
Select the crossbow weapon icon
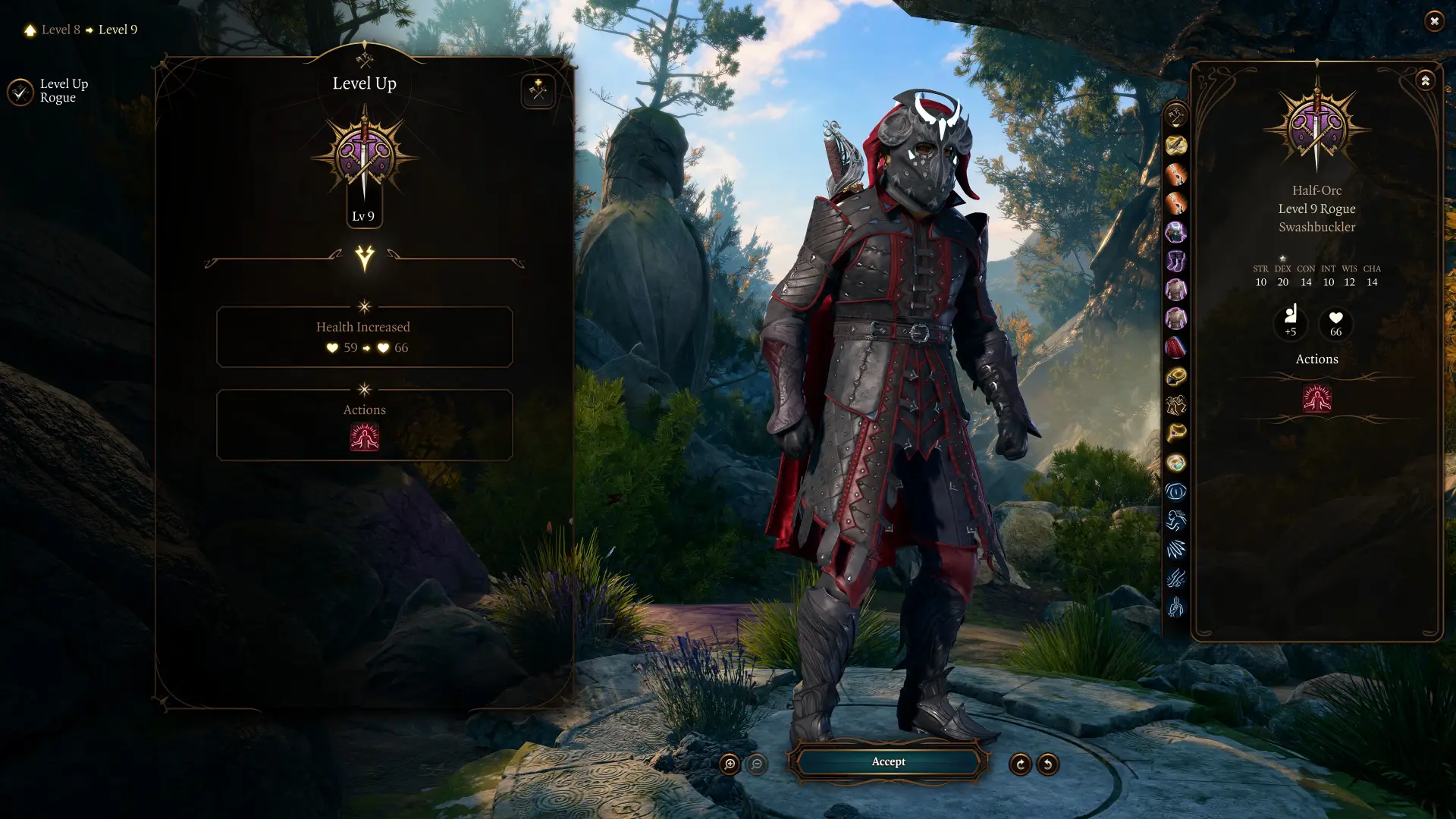(x=1175, y=146)
